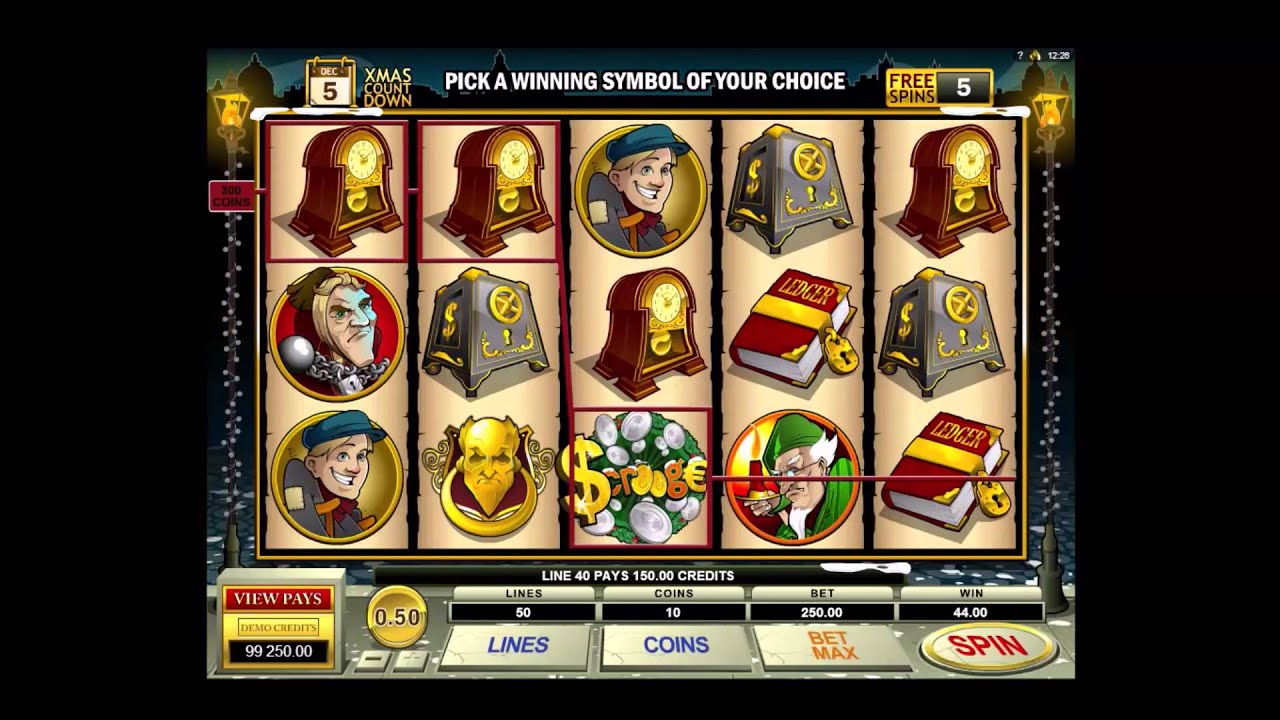Select Scrooge in green nightcap symbol

click(x=792, y=478)
